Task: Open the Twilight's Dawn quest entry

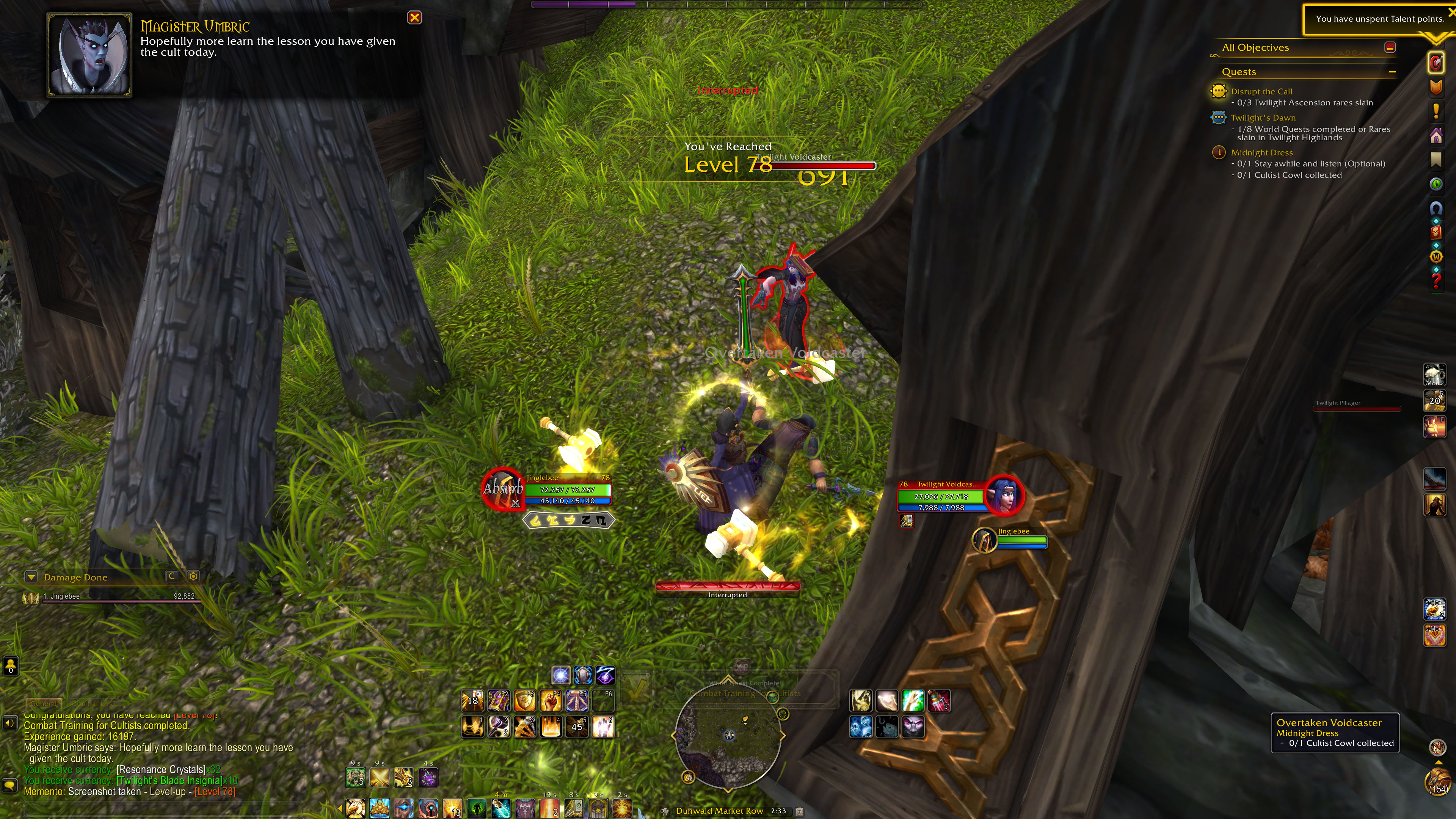Action: coord(1263,118)
